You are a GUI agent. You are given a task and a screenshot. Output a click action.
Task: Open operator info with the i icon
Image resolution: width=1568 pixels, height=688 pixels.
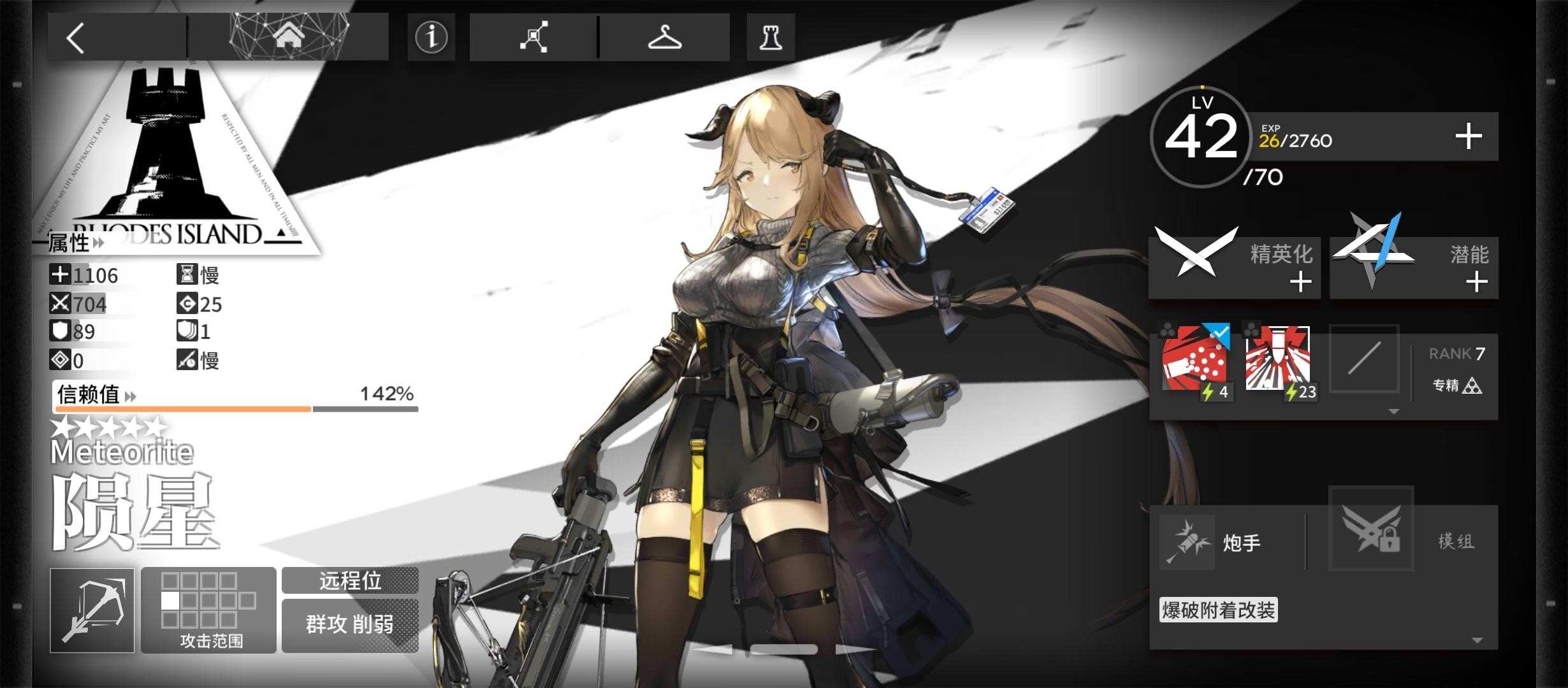431,38
